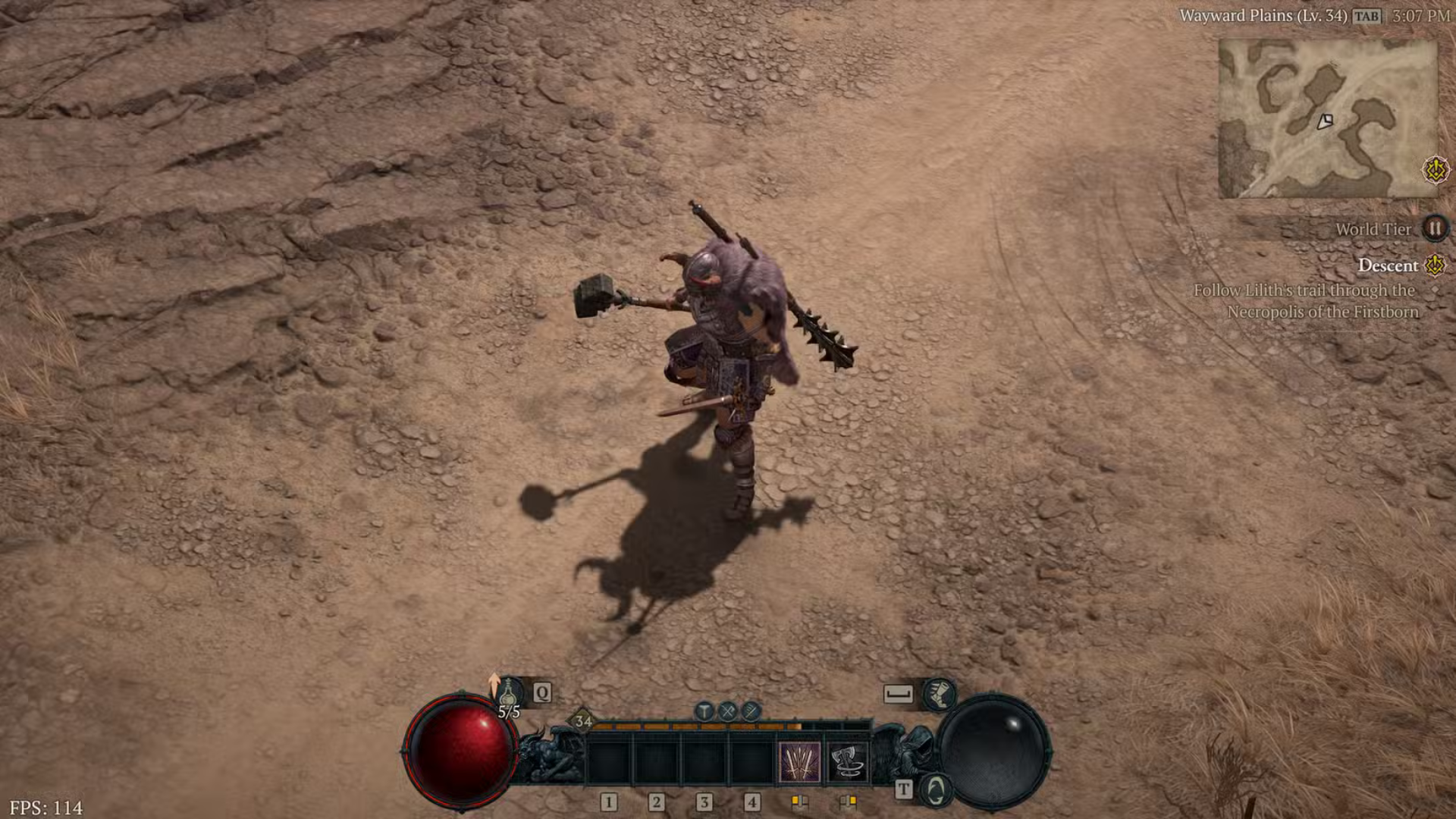Use the healing potion

click(x=509, y=692)
